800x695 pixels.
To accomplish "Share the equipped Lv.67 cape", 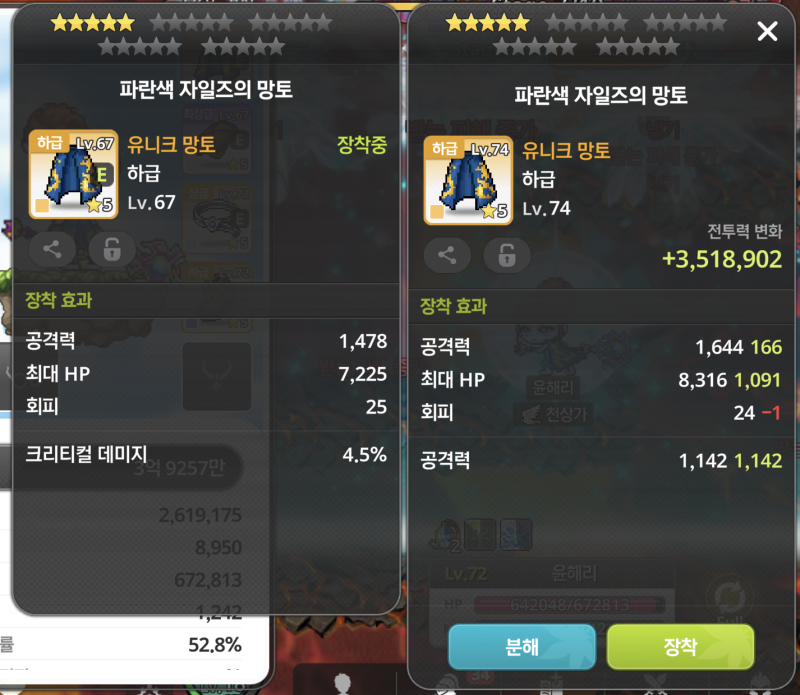I will tap(52, 250).
